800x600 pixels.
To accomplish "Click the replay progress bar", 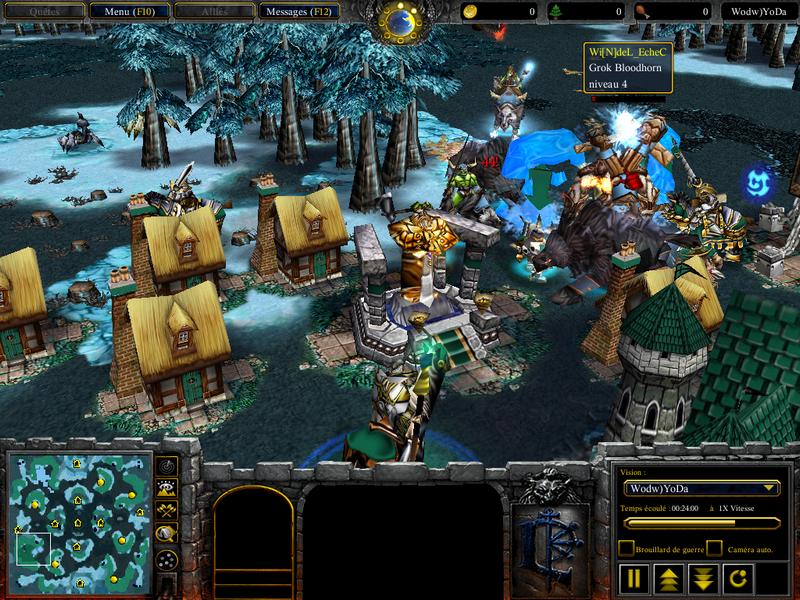I will pyautogui.click(x=700, y=522).
